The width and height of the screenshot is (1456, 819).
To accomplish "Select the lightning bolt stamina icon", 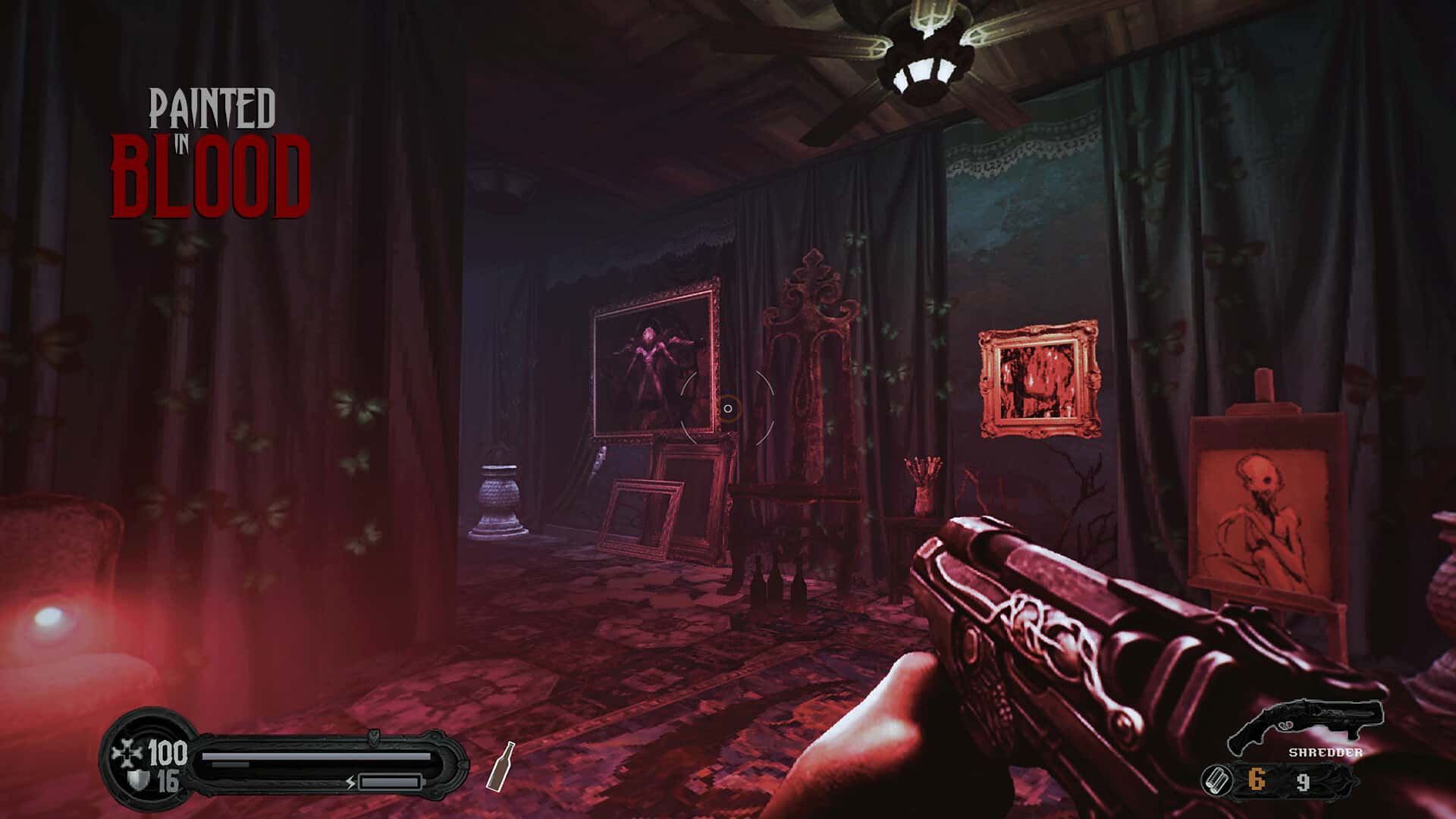I will (x=350, y=782).
